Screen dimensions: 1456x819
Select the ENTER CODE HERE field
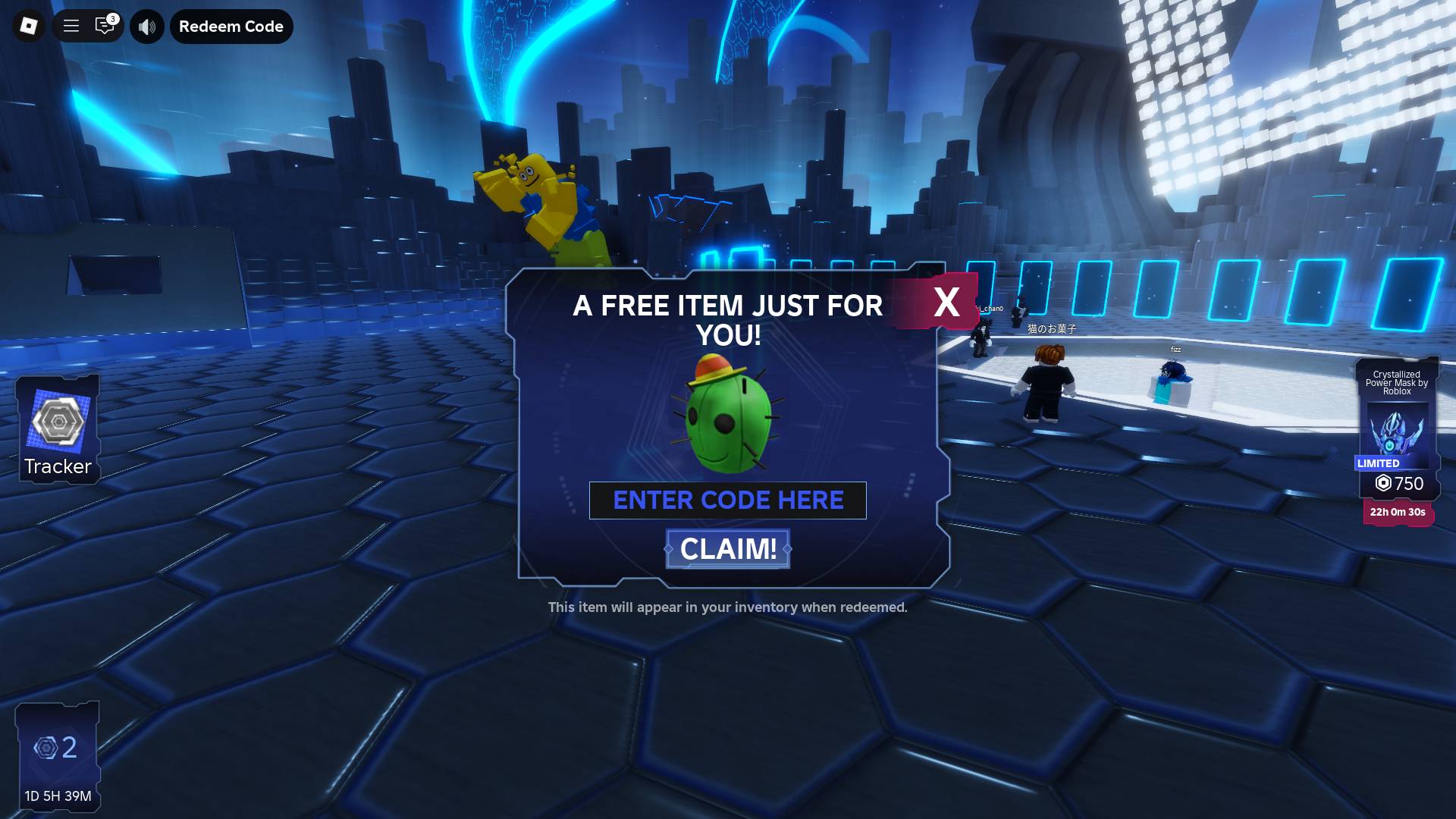728,500
